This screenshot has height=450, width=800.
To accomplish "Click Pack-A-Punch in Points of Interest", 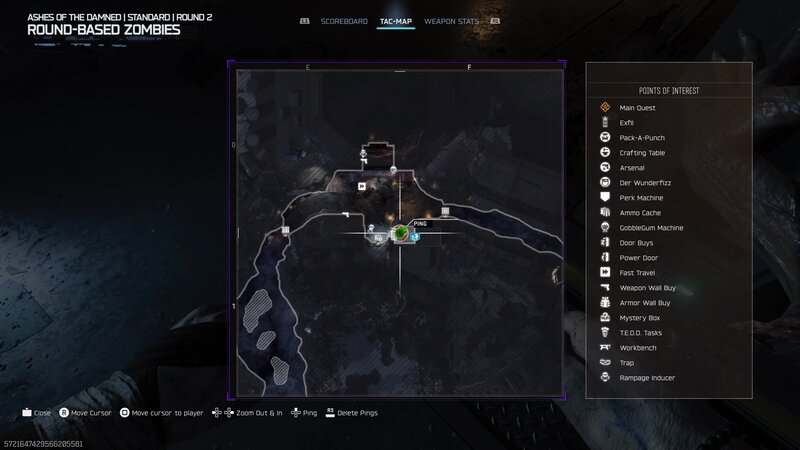I will 642,138.
